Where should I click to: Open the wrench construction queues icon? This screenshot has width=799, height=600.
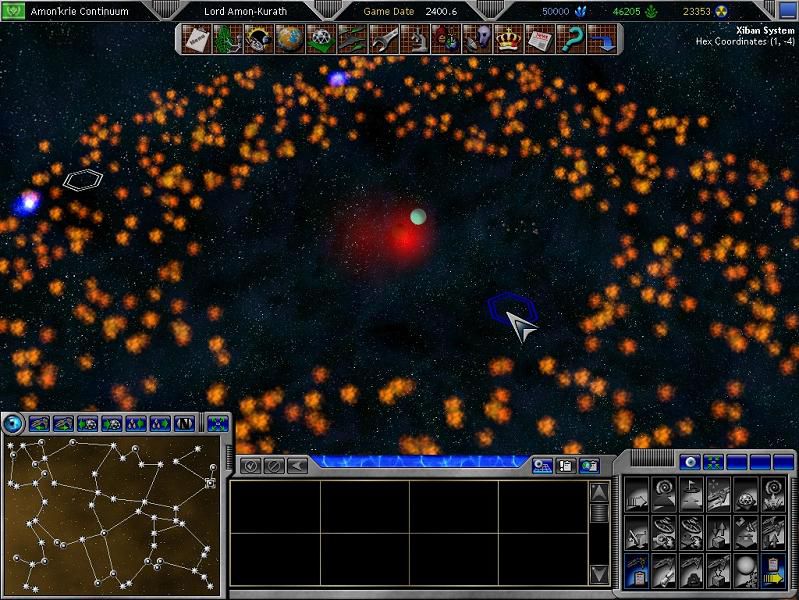pos(383,40)
